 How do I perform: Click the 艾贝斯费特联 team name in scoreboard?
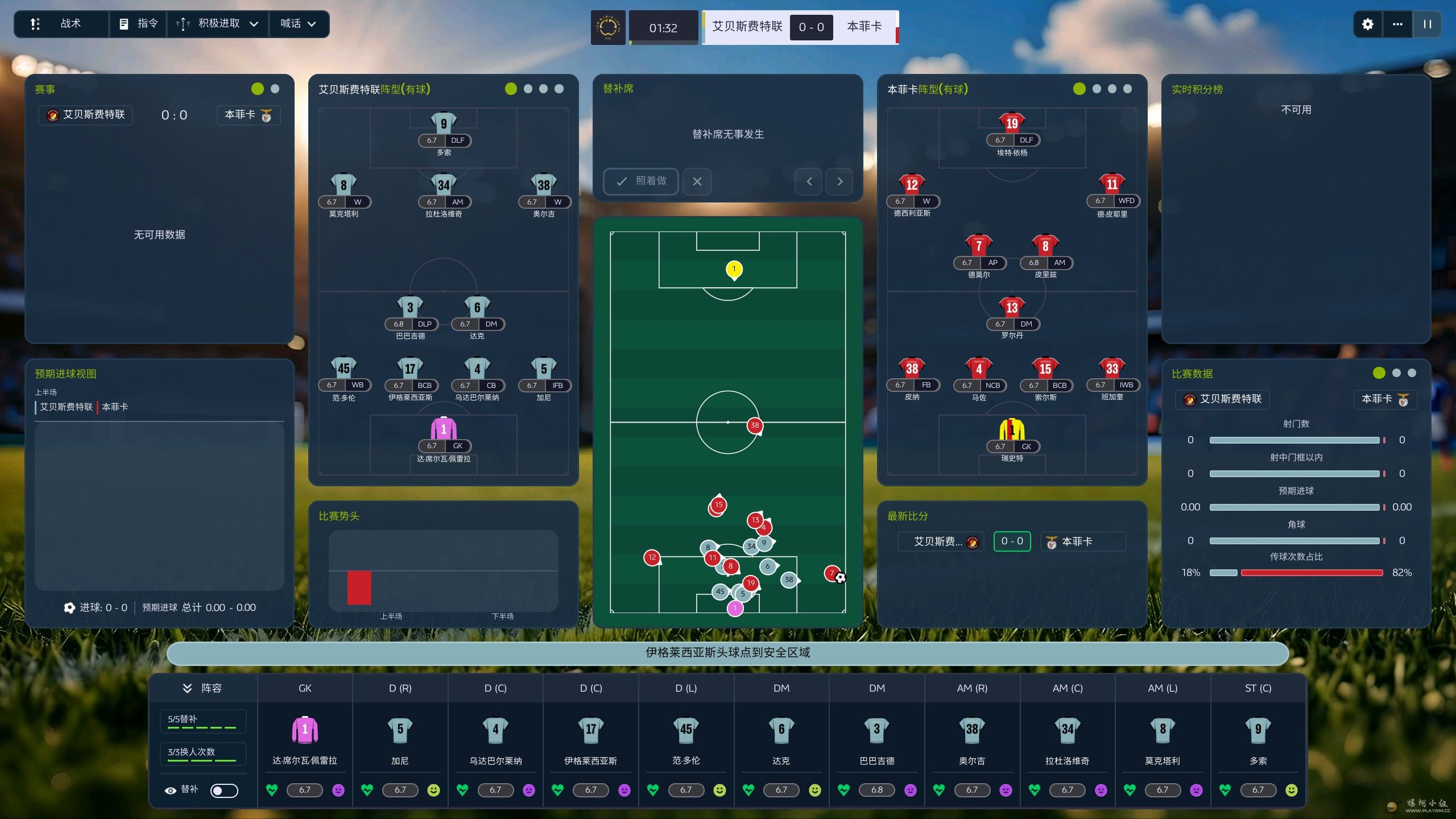tap(747, 26)
